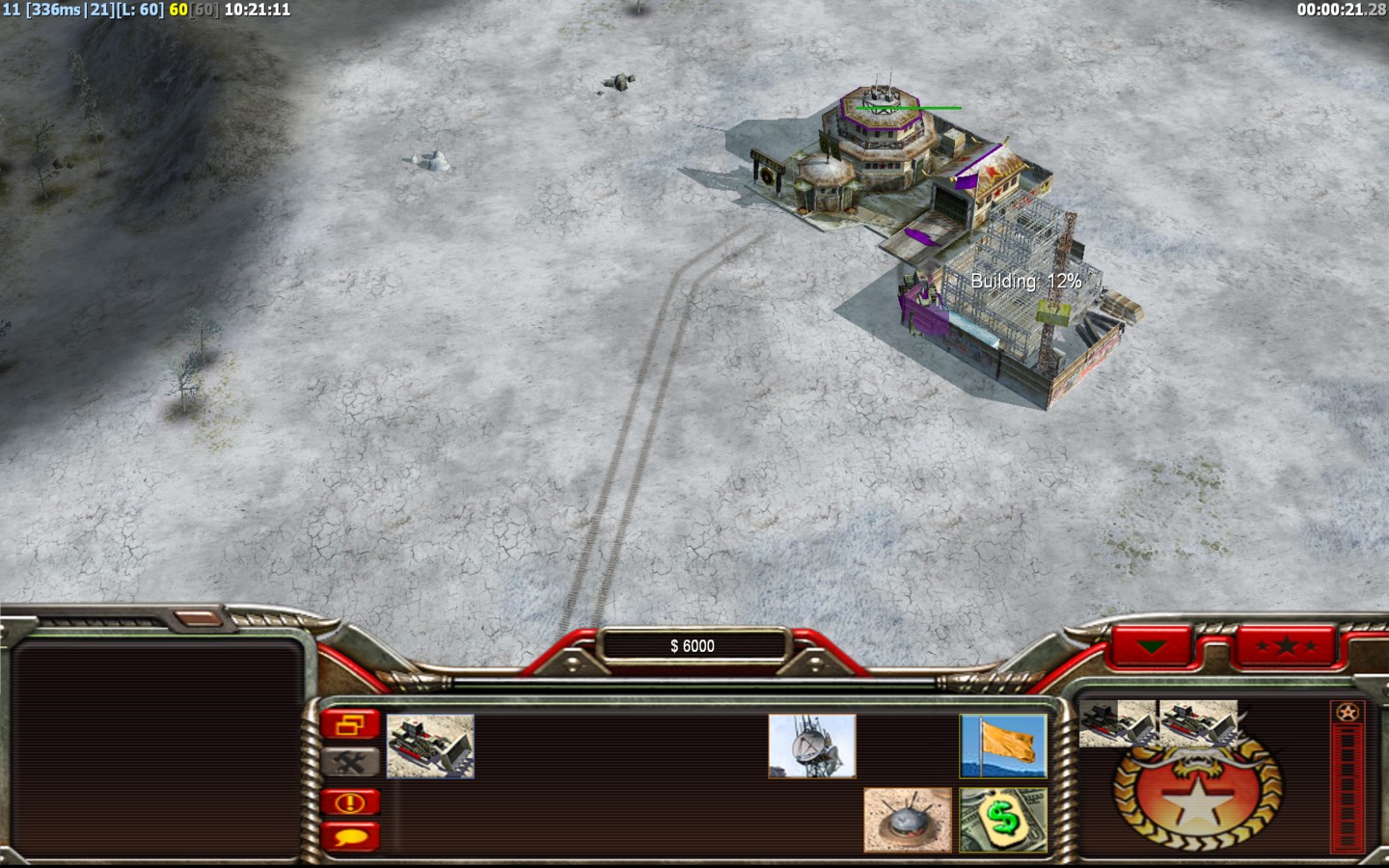Cancel the in-progress dozer in the build queue
The image size is (1389, 868).
[x=1117, y=723]
